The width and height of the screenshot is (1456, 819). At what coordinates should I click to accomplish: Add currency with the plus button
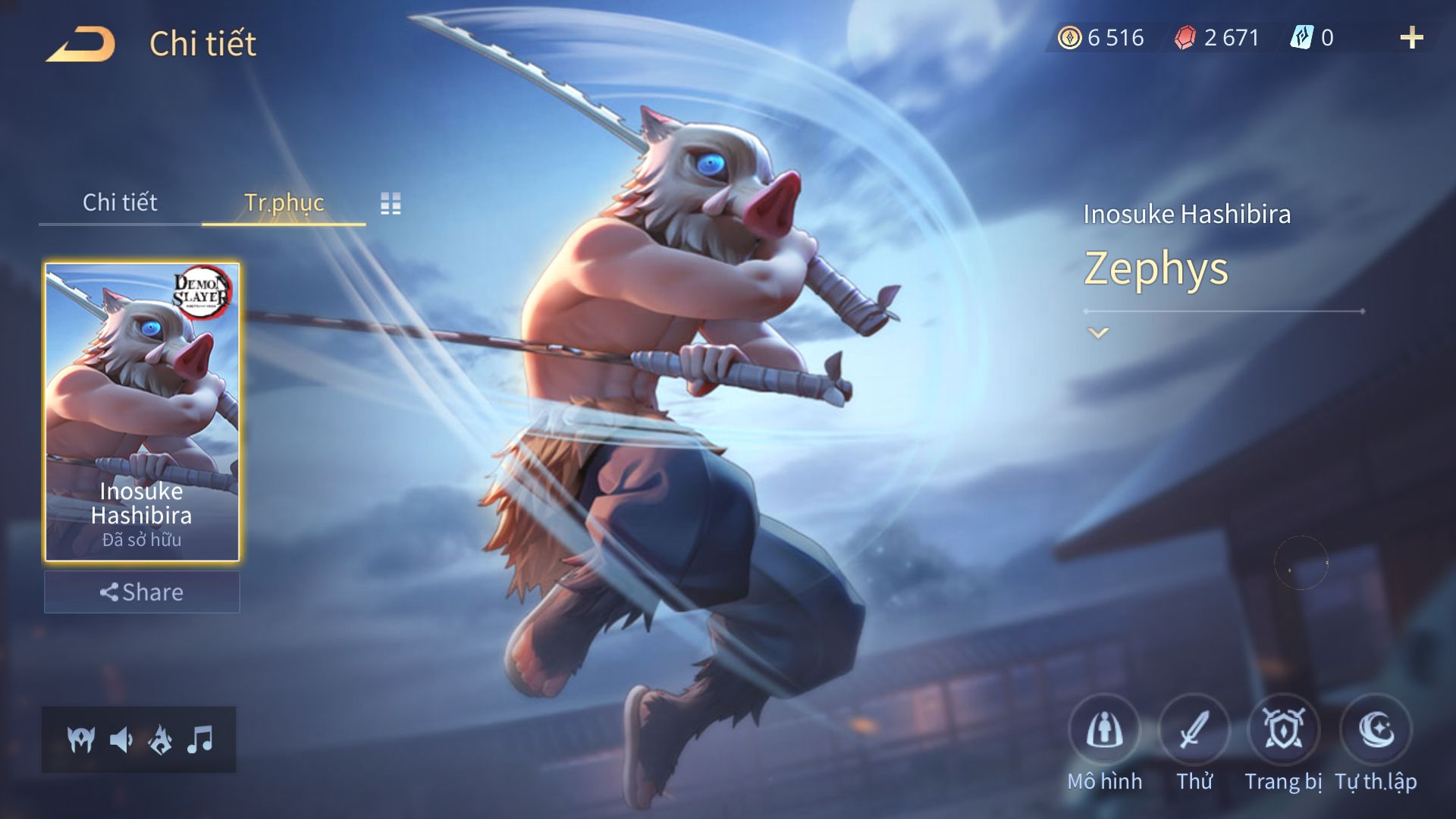tap(1411, 38)
